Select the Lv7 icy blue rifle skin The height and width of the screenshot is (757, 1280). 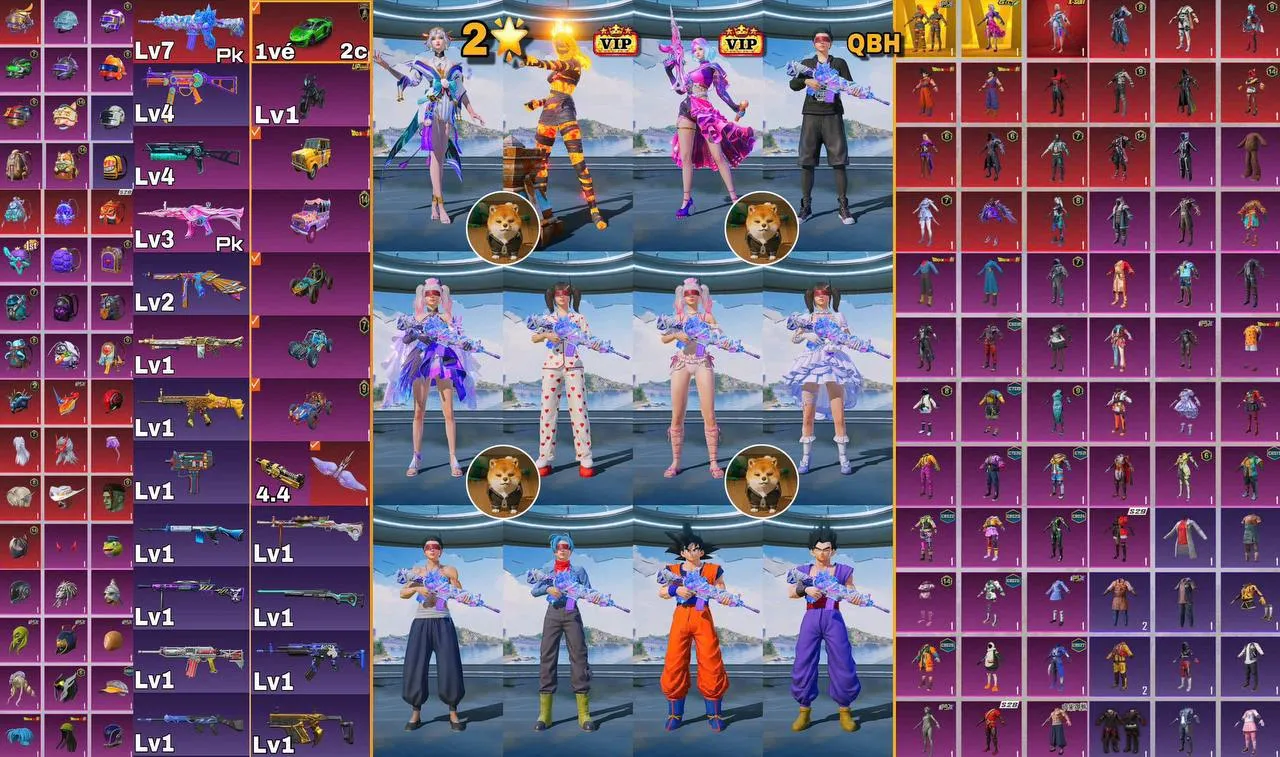(190, 30)
